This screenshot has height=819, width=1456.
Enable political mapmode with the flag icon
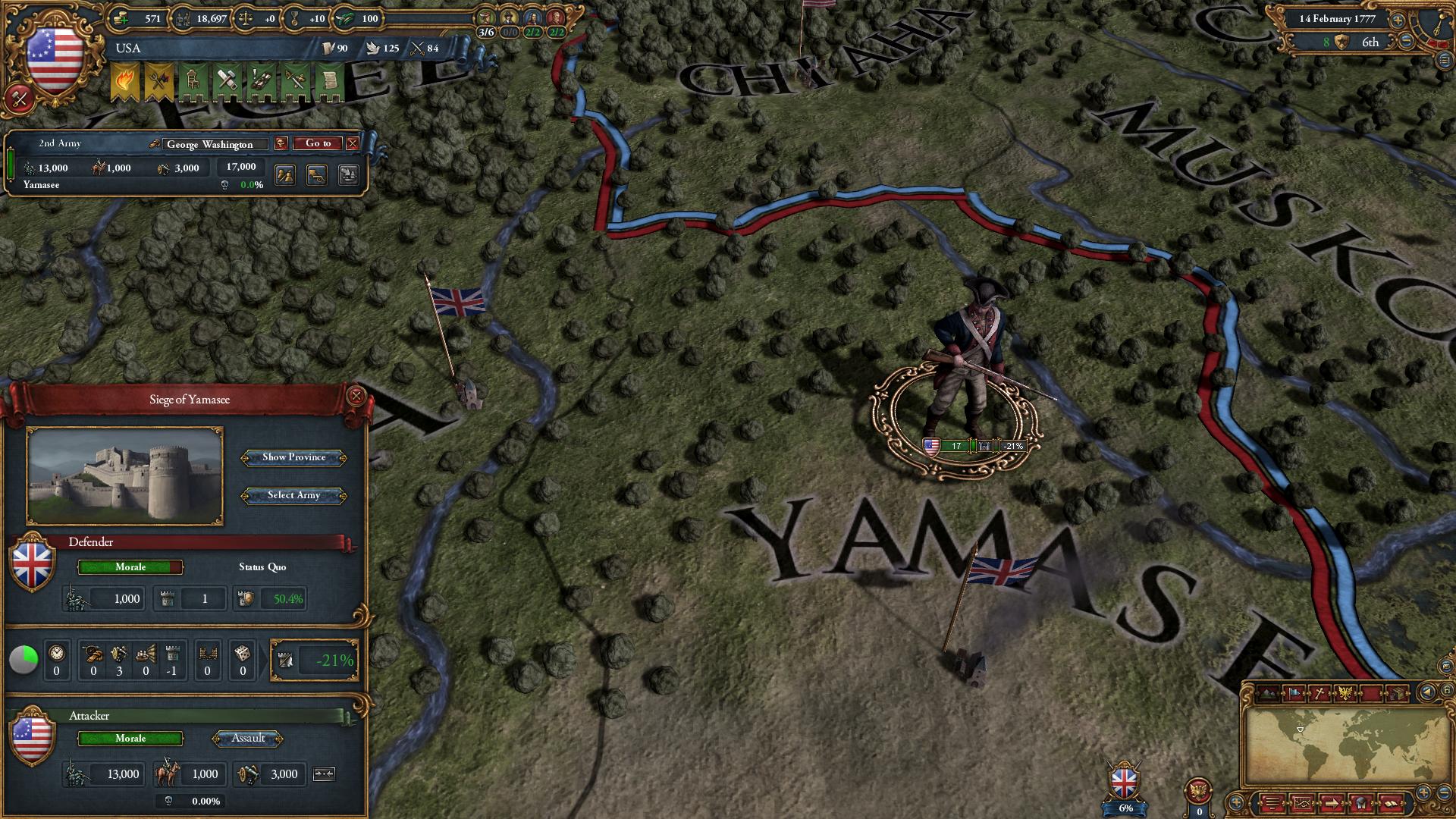pos(1294,694)
